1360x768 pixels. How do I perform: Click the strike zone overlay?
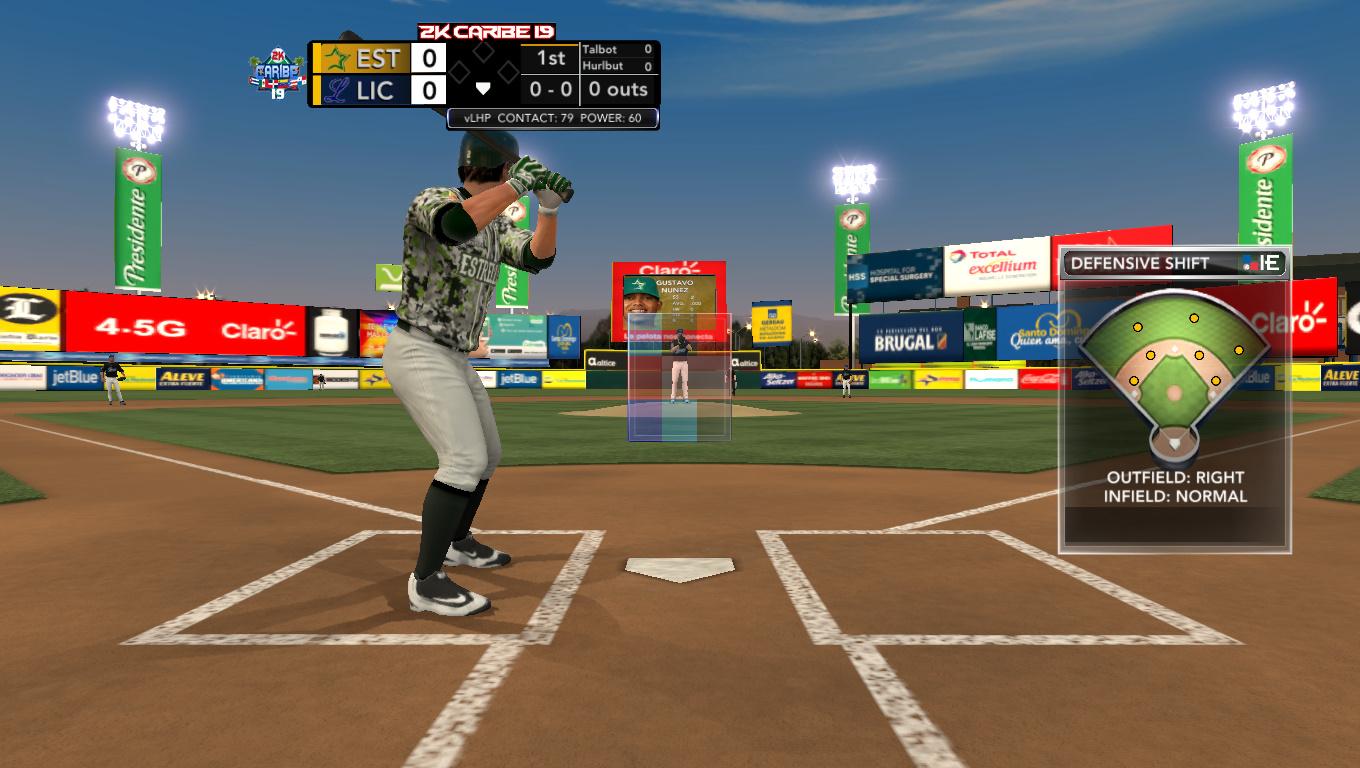pyautogui.click(x=679, y=377)
